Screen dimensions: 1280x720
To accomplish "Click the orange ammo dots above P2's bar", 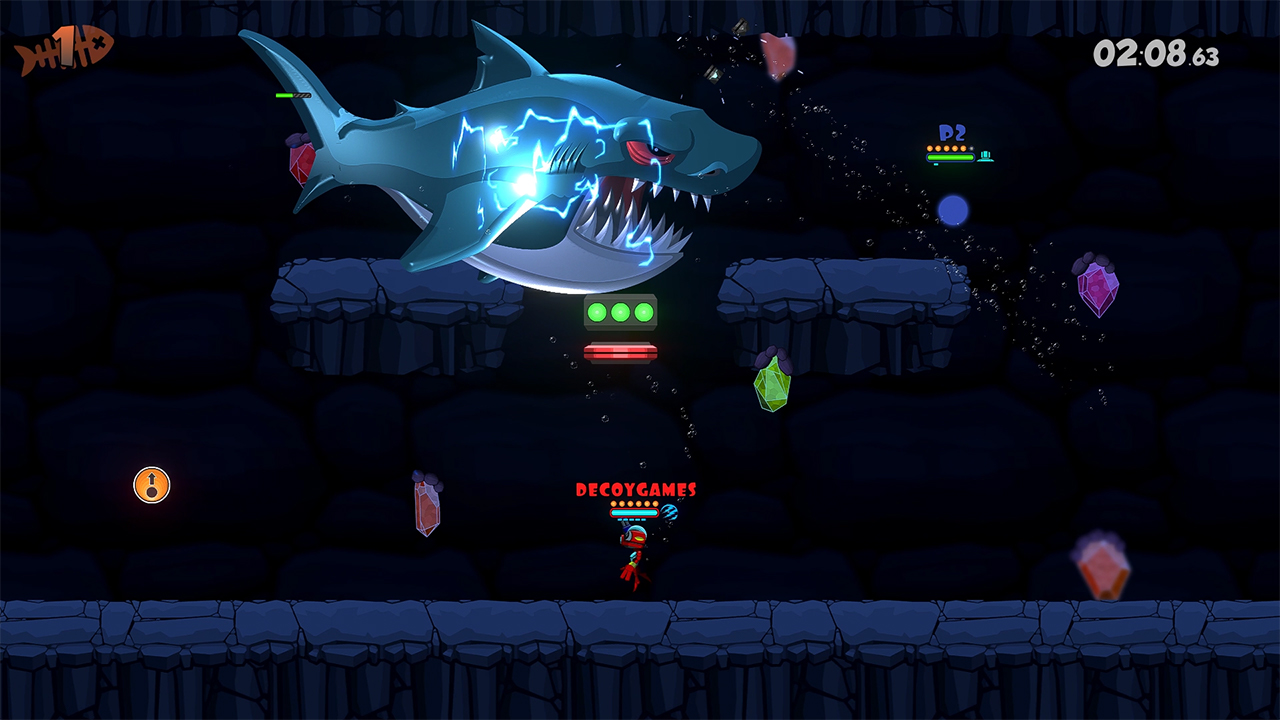I will 948,148.
